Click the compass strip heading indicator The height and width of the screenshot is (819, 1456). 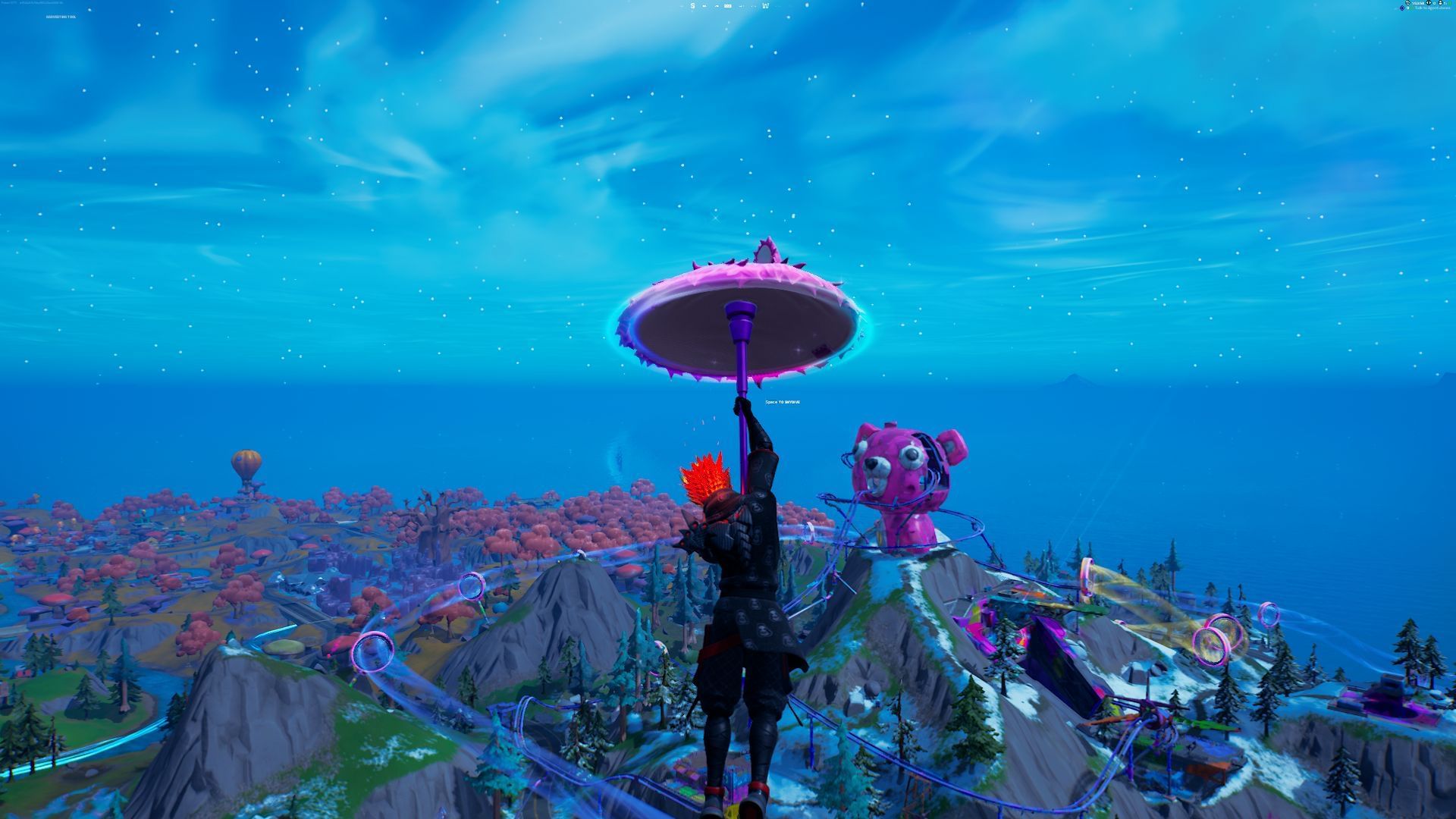coord(728,6)
